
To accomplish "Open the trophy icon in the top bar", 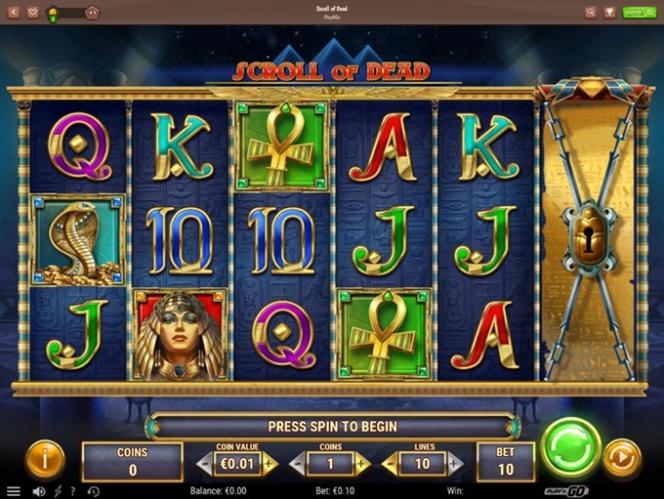I will point(611,13).
